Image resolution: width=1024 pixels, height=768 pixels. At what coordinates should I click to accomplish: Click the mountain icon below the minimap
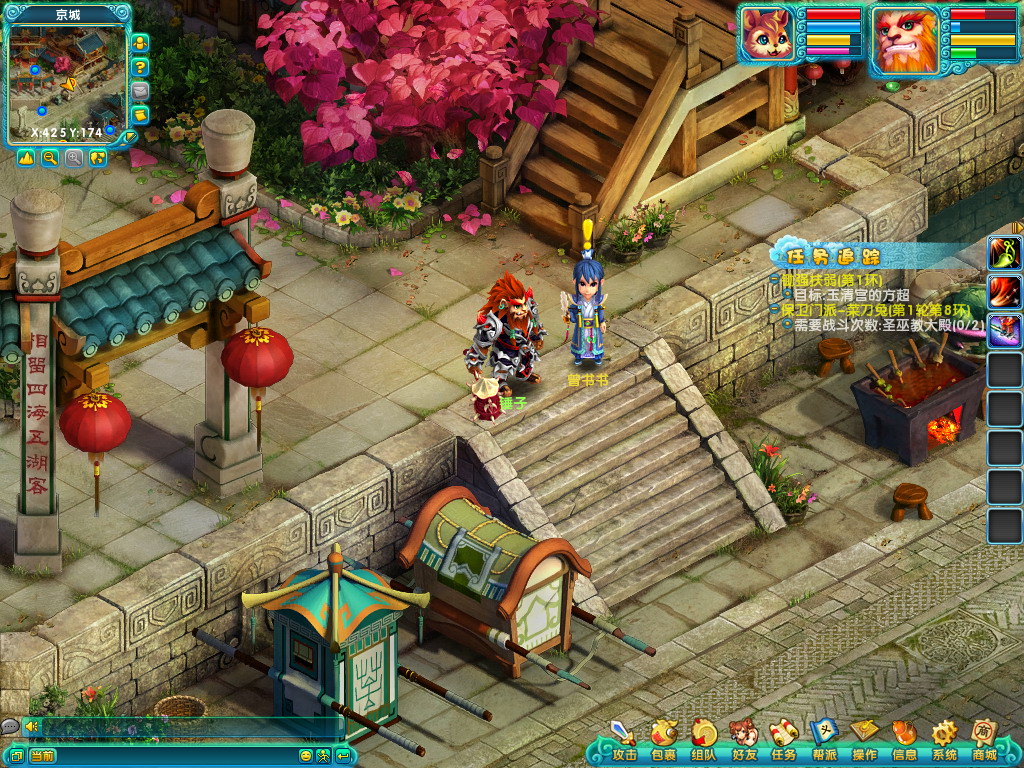point(26,158)
